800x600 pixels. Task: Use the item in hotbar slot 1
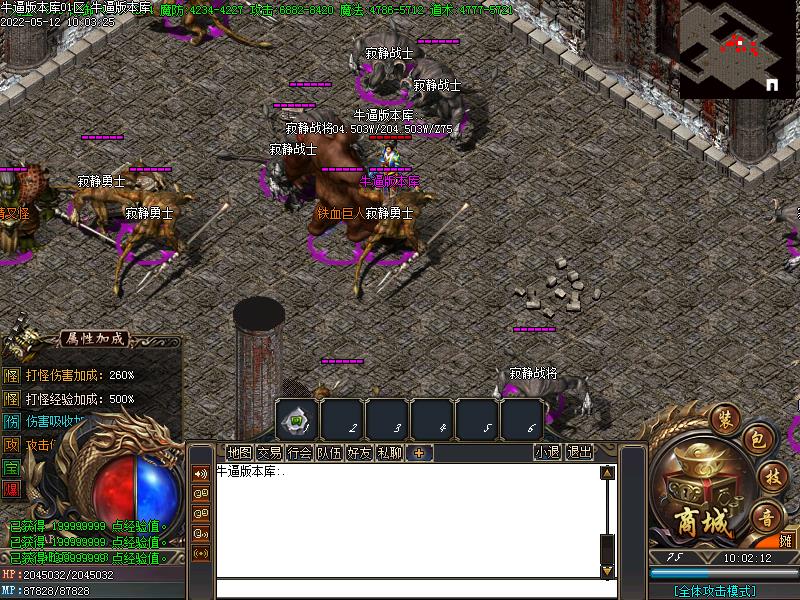pyautogui.click(x=298, y=419)
